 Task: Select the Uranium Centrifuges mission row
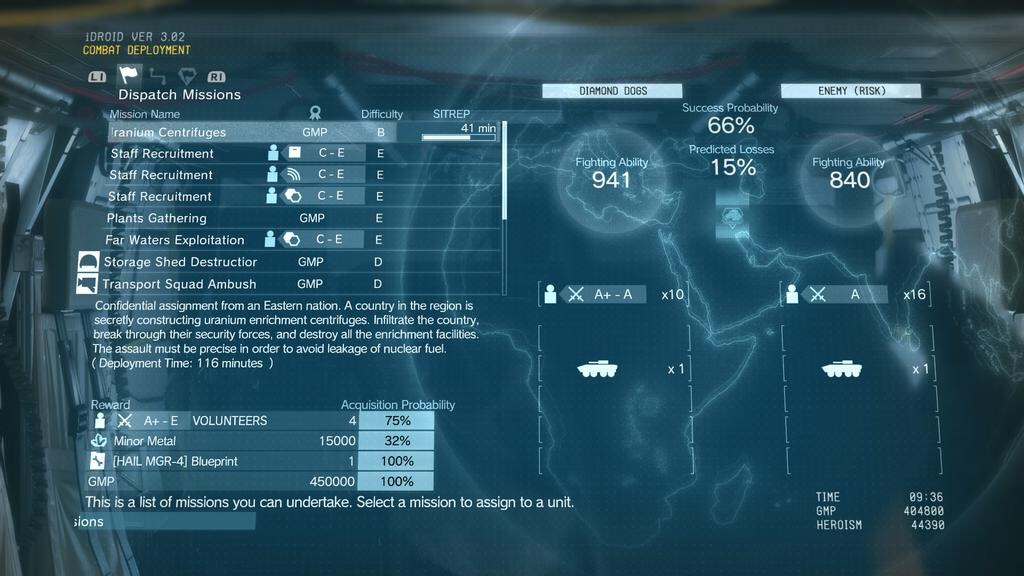[252, 132]
